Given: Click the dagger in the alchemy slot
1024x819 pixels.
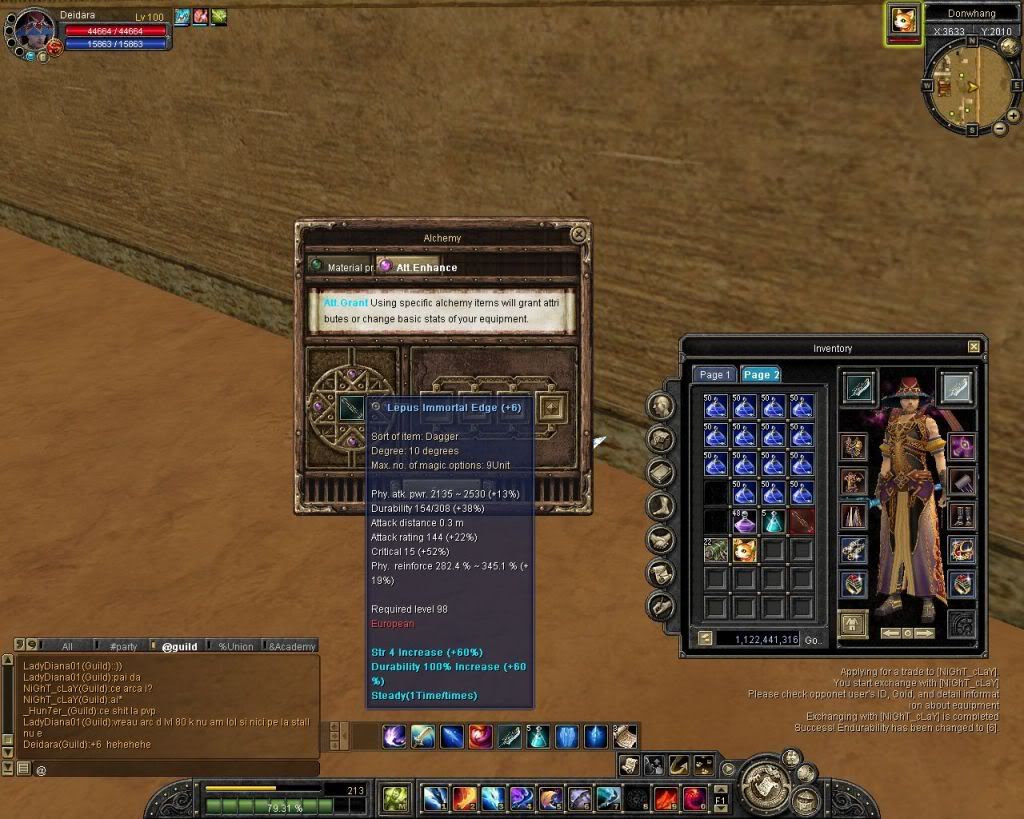Looking at the screenshot, I should click(351, 407).
